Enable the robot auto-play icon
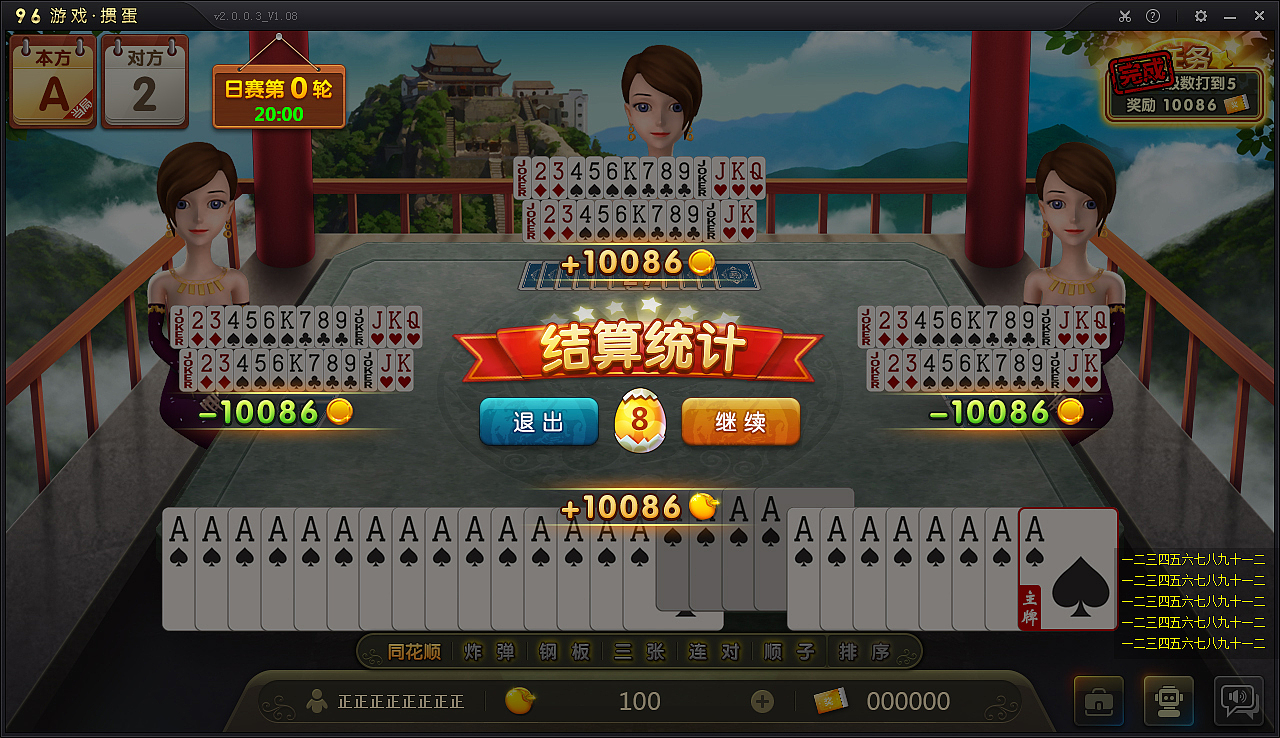Viewport: 1280px width, 738px height. coord(1168,701)
